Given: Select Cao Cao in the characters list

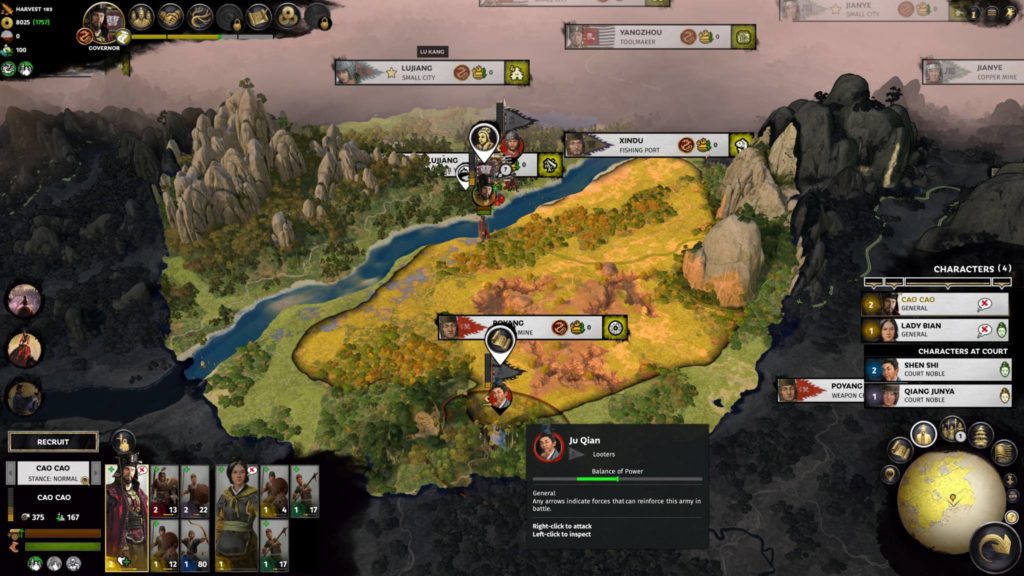Looking at the screenshot, I should 935,304.
